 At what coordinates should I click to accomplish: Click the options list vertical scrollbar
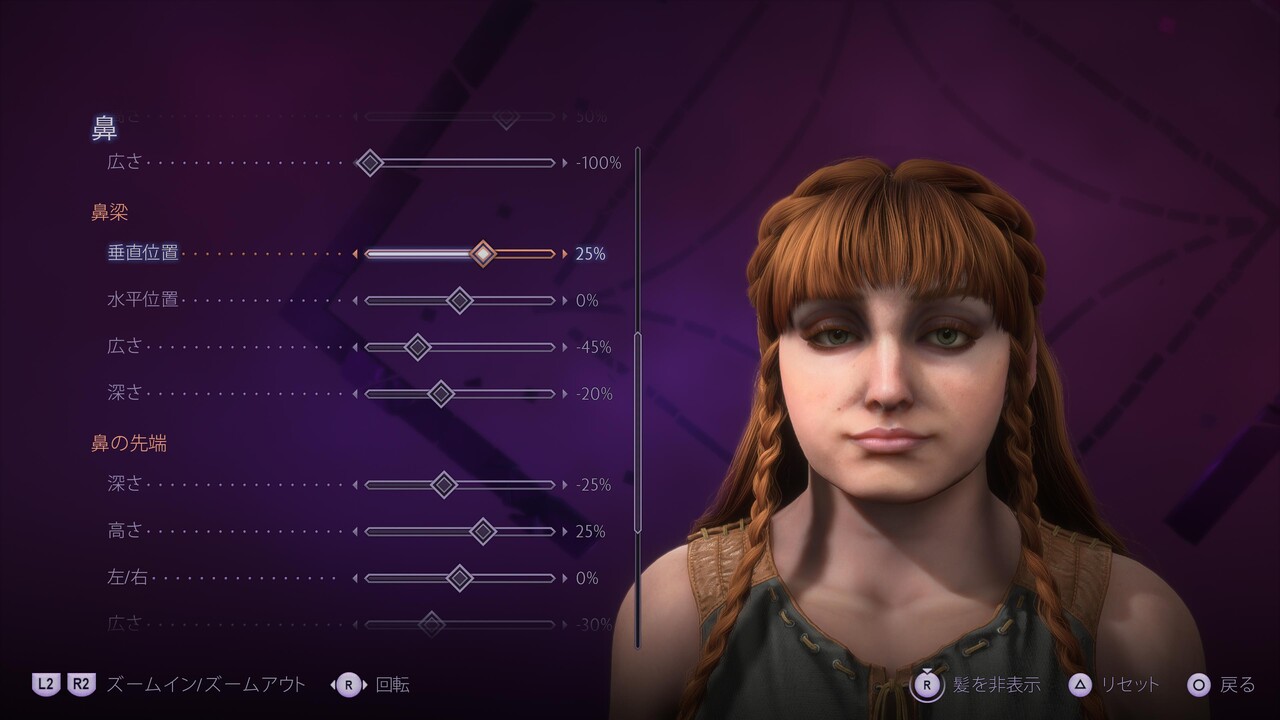tap(637, 430)
